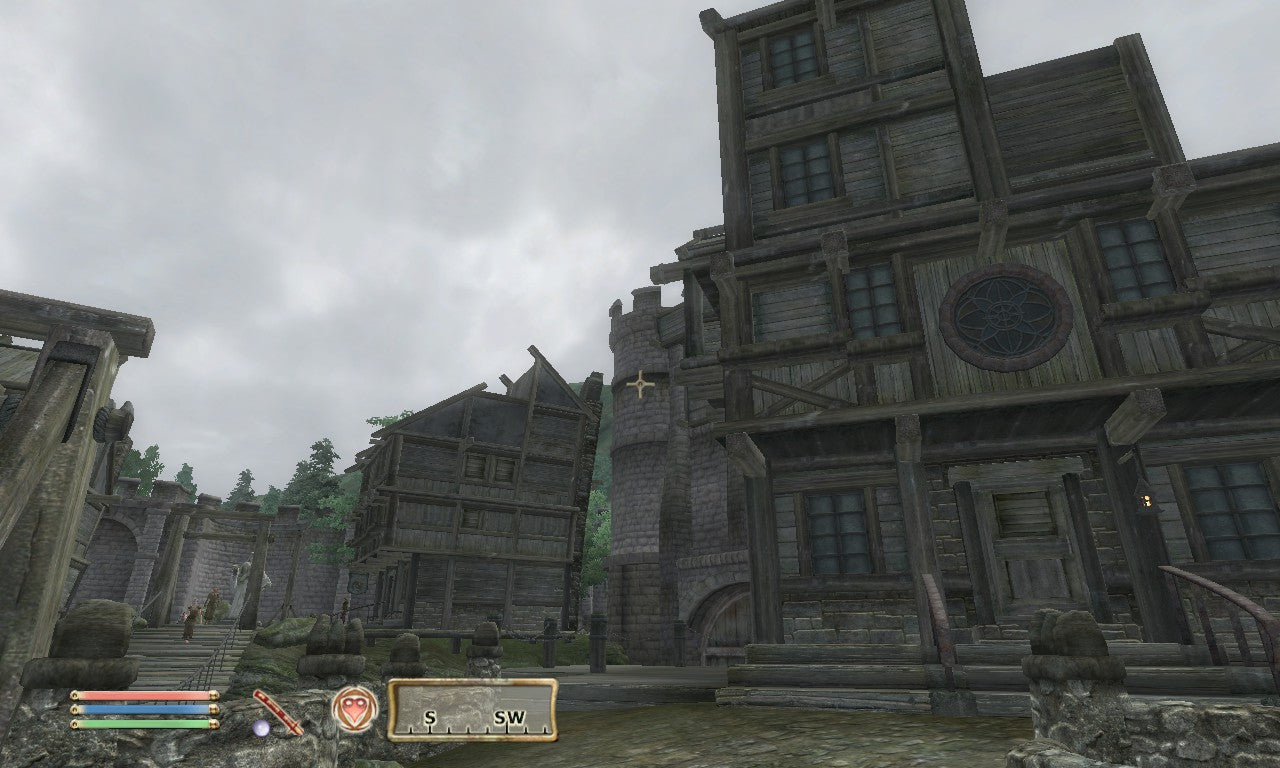
Task: Click the equipped red sword weapon icon
Action: click(277, 711)
